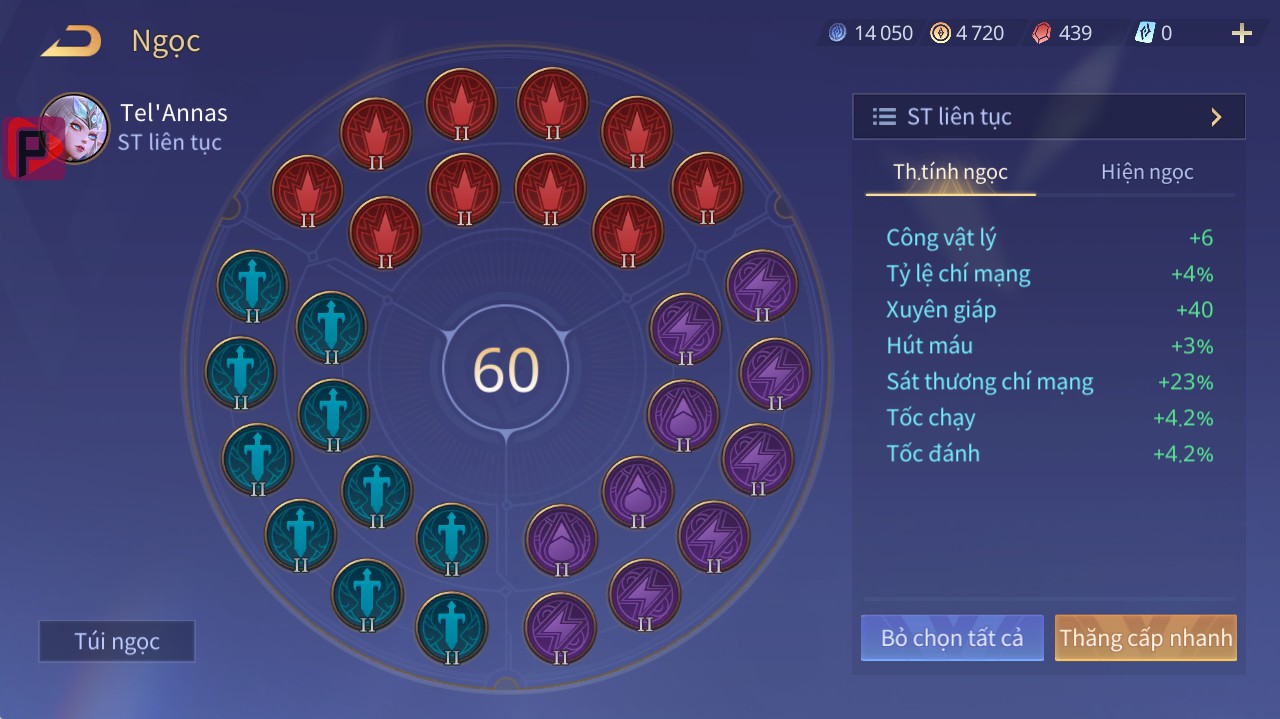Image resolution: width=1280 pixels, height=719 pixels.
Task: Click Bỏ chọn tất cả button
Action: pyautogui.click(x=952, y=638)
